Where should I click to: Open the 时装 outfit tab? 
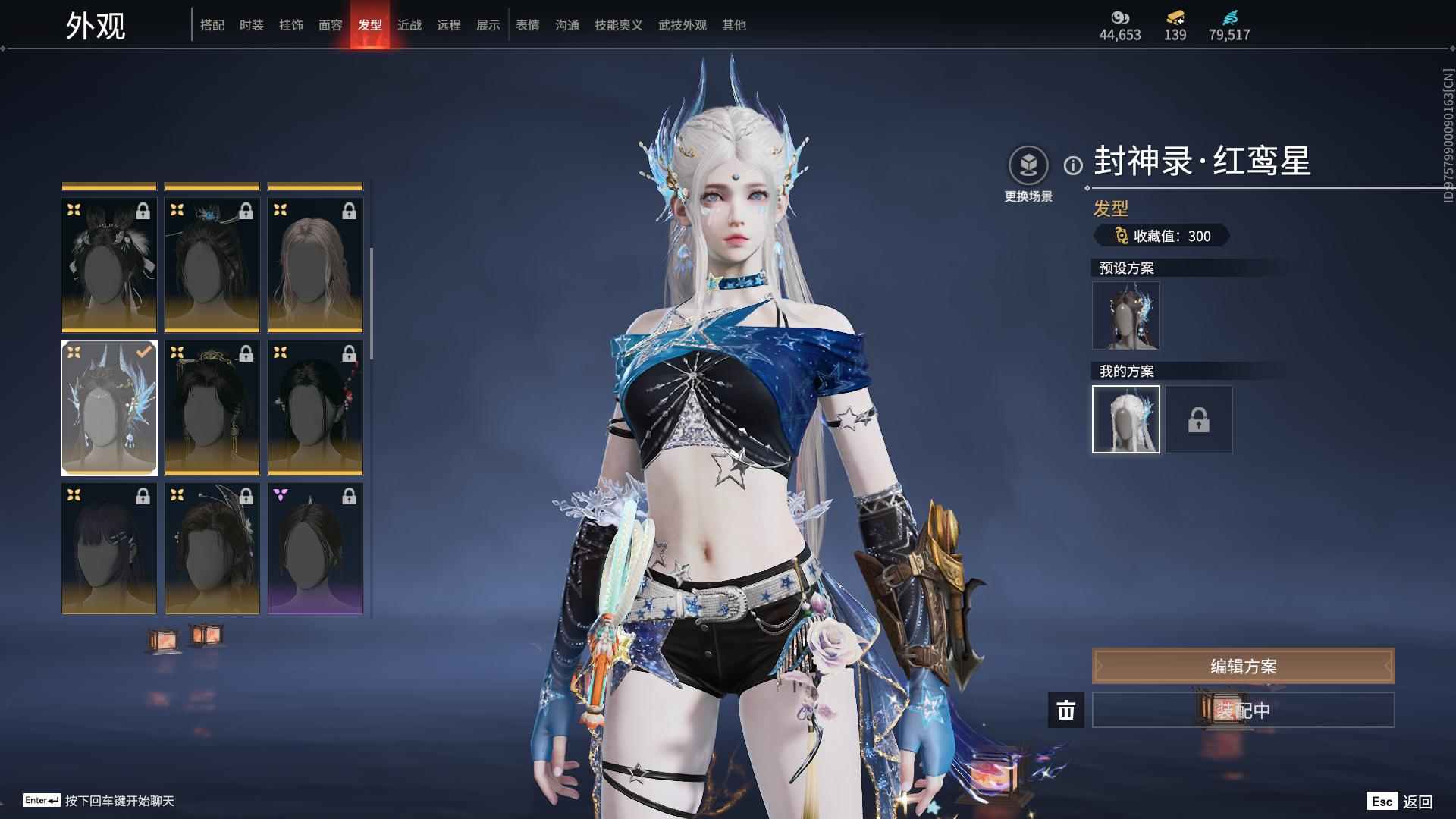coord(252,25)
